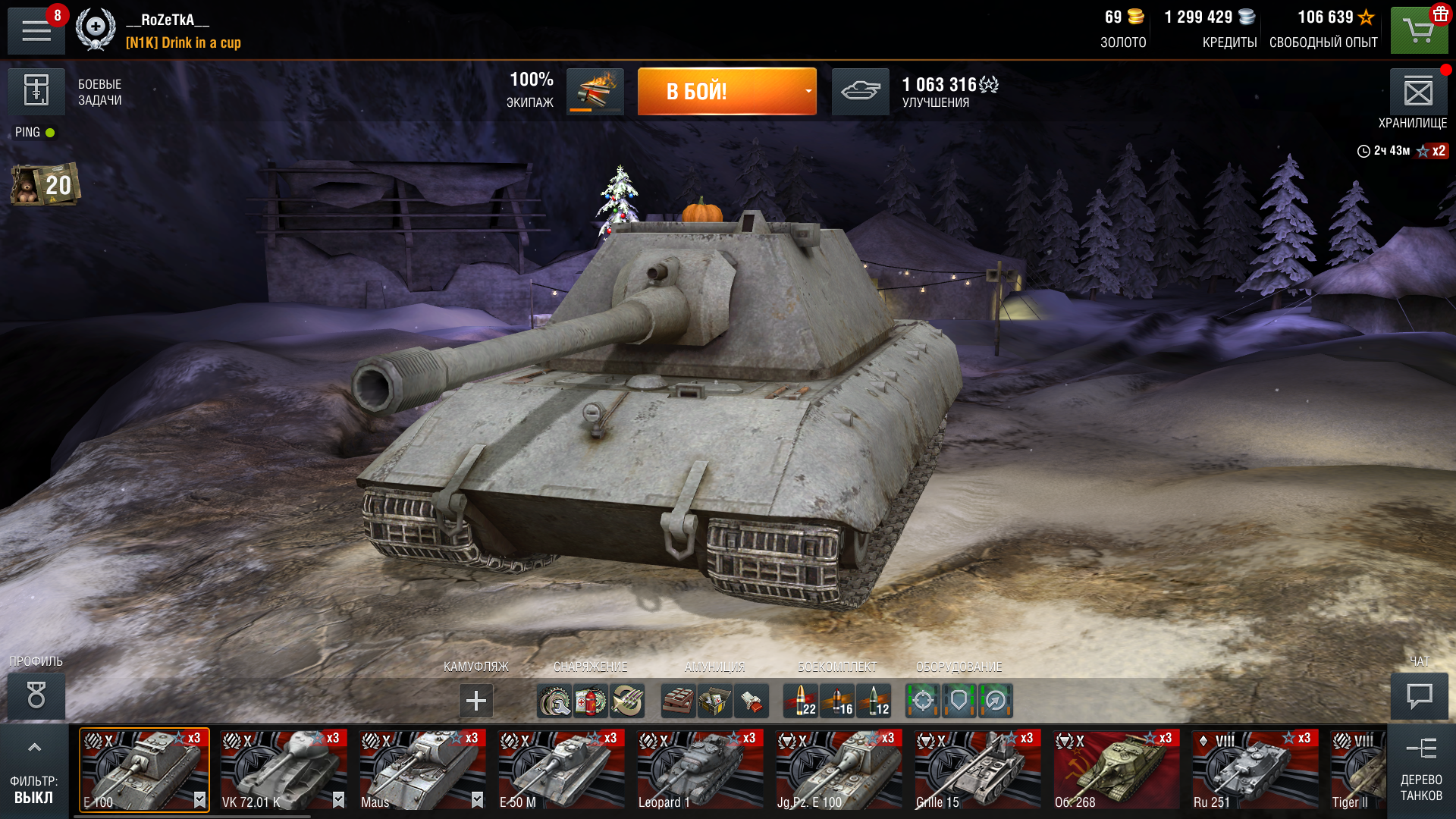Open the shop cart
Viewport: 1456px width, 819px height.
(x=1419, y=31)
